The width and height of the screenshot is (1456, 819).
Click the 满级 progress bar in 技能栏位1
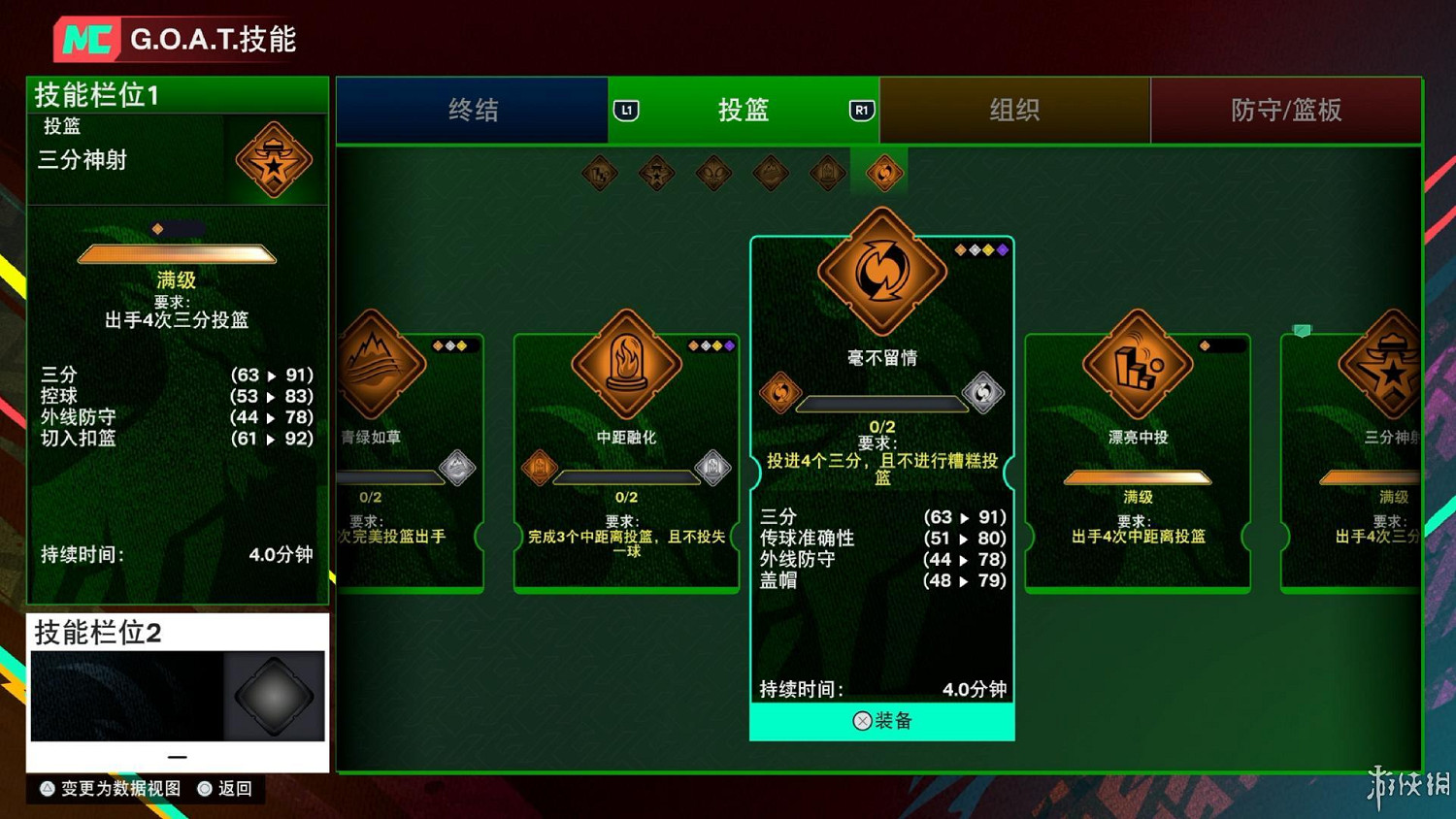tap(177, 253)
